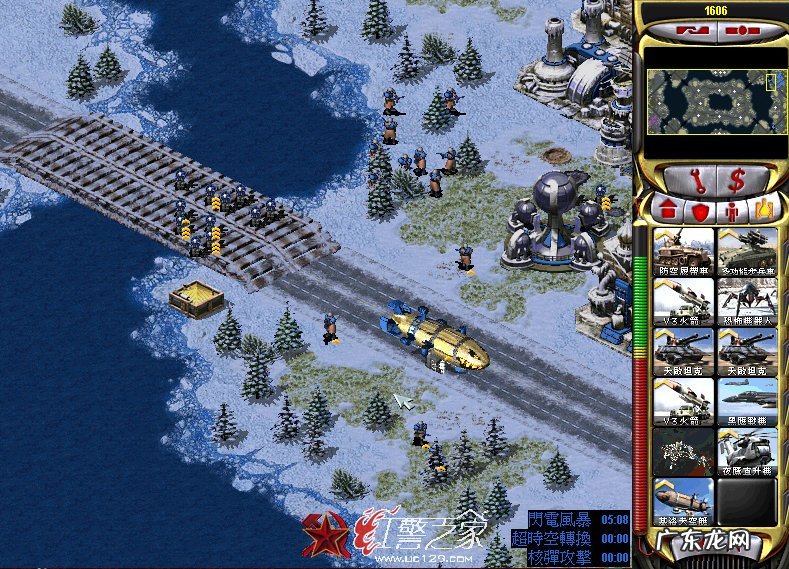Switch to the structures build tab
Viewport: 789px width, 569px height.
pos(667,210)
